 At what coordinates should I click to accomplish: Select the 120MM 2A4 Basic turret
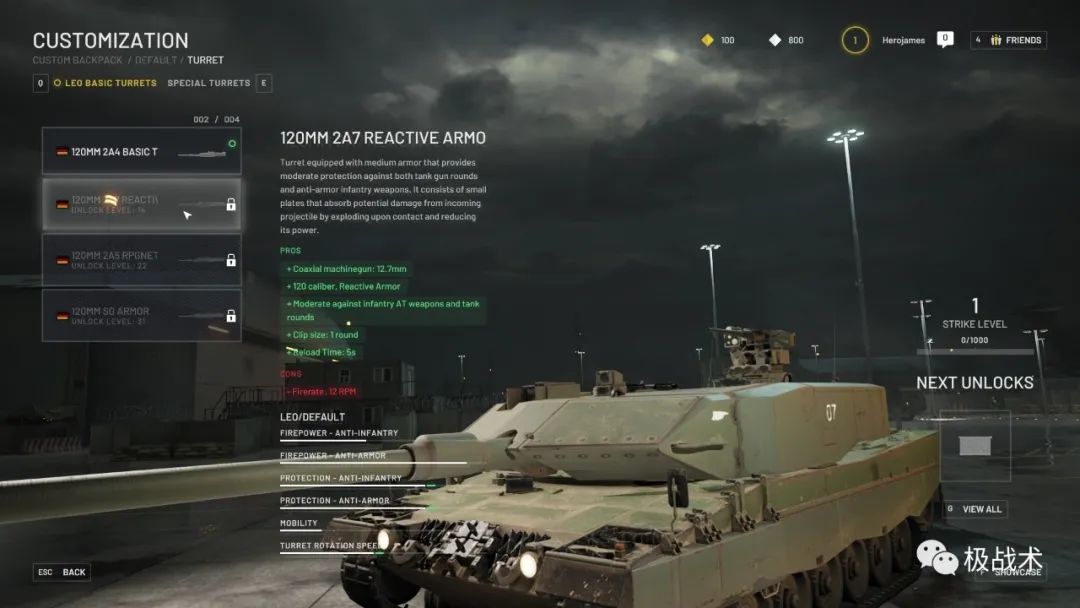[141, 152]
